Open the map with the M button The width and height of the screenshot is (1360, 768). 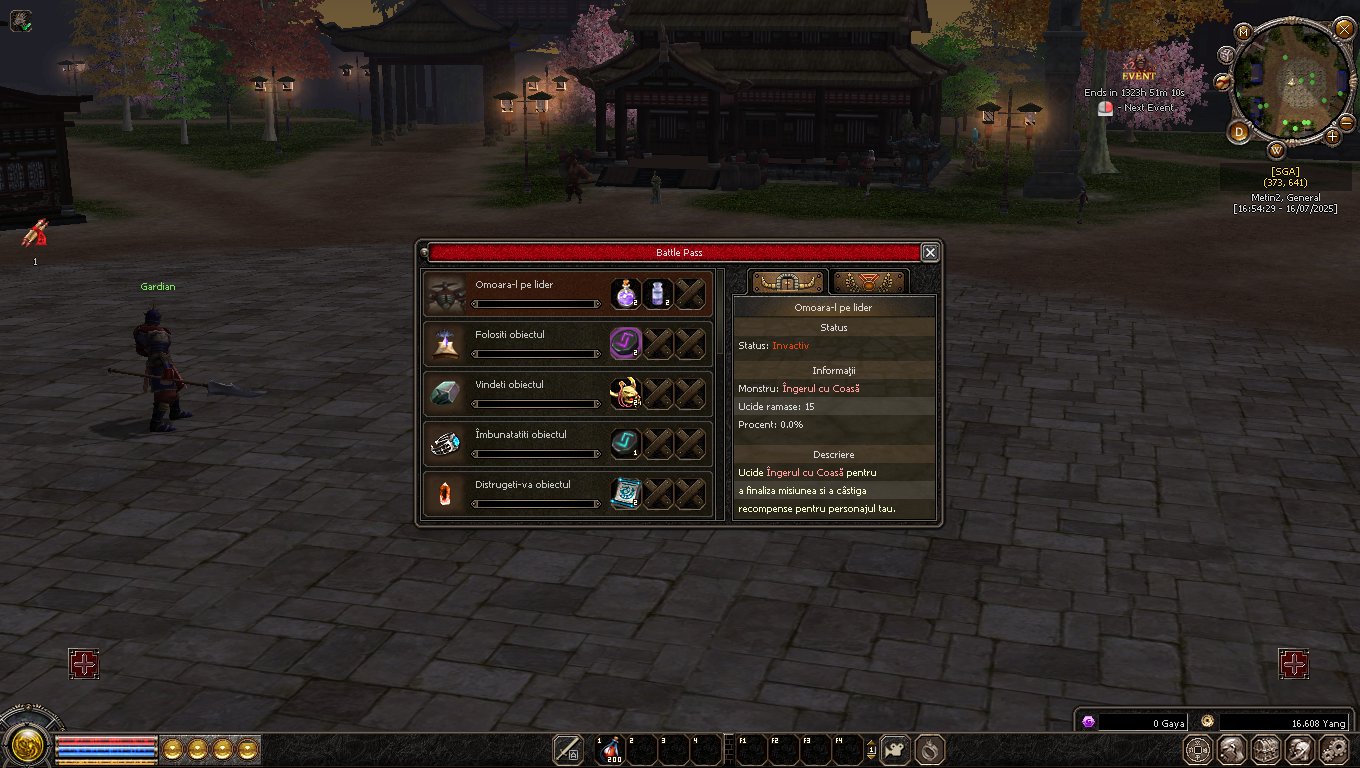[1244, 32]
